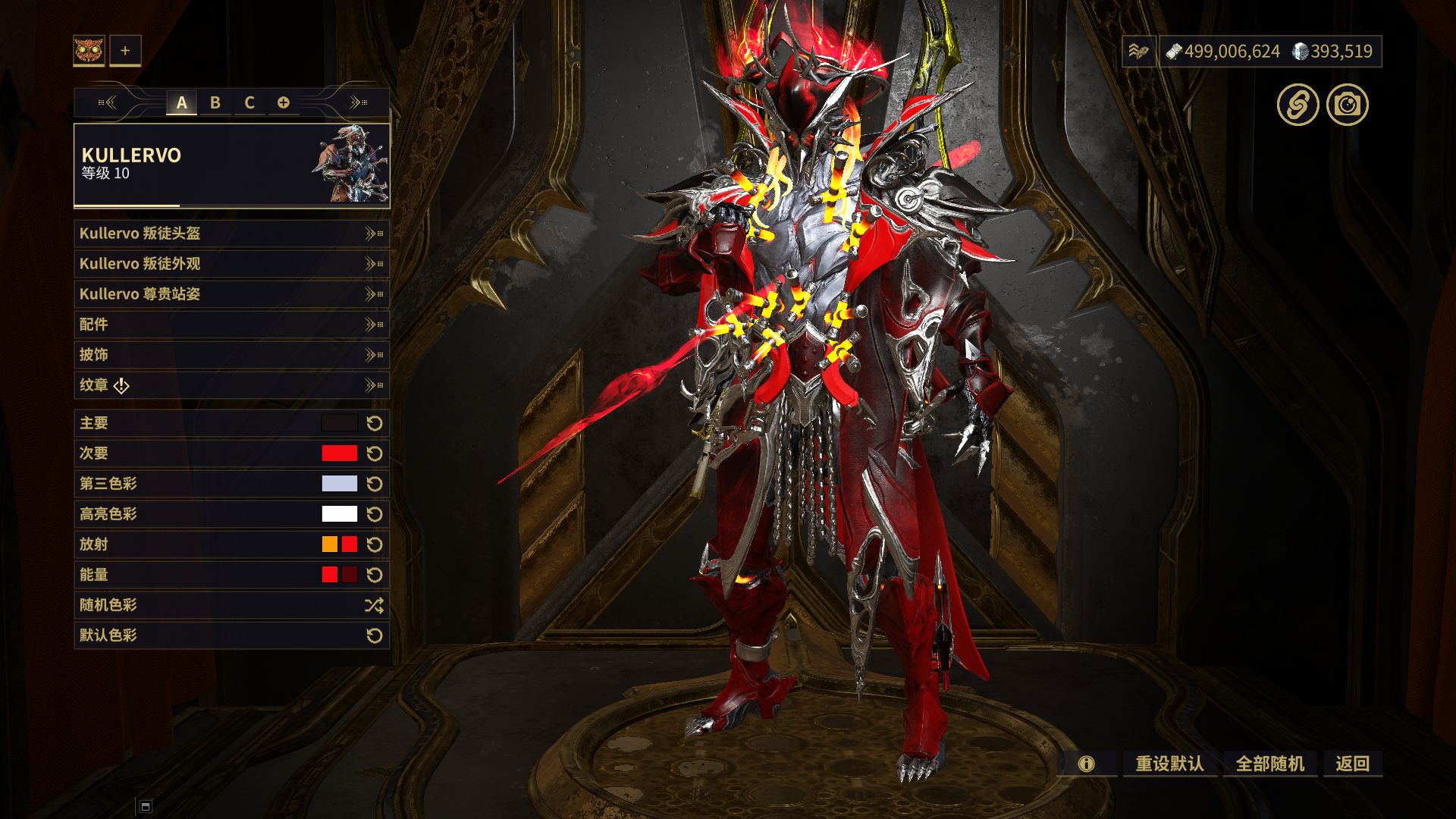This screenshot has width=1456, height=819.
Task: Open the 纹章 sigil menu
Action: [x=231, y=385]
